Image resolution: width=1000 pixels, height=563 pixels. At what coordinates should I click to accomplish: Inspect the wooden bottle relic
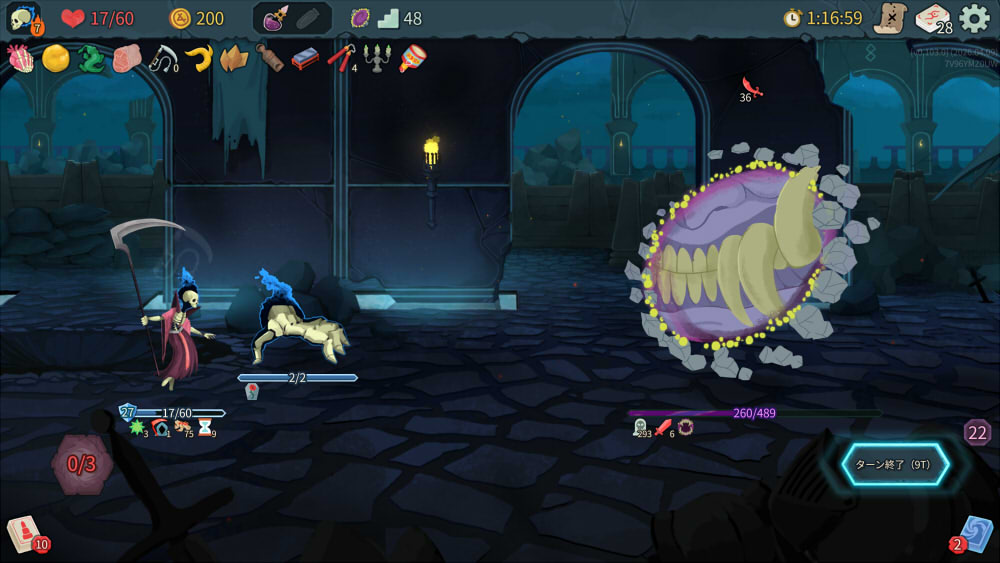(269, 58)
